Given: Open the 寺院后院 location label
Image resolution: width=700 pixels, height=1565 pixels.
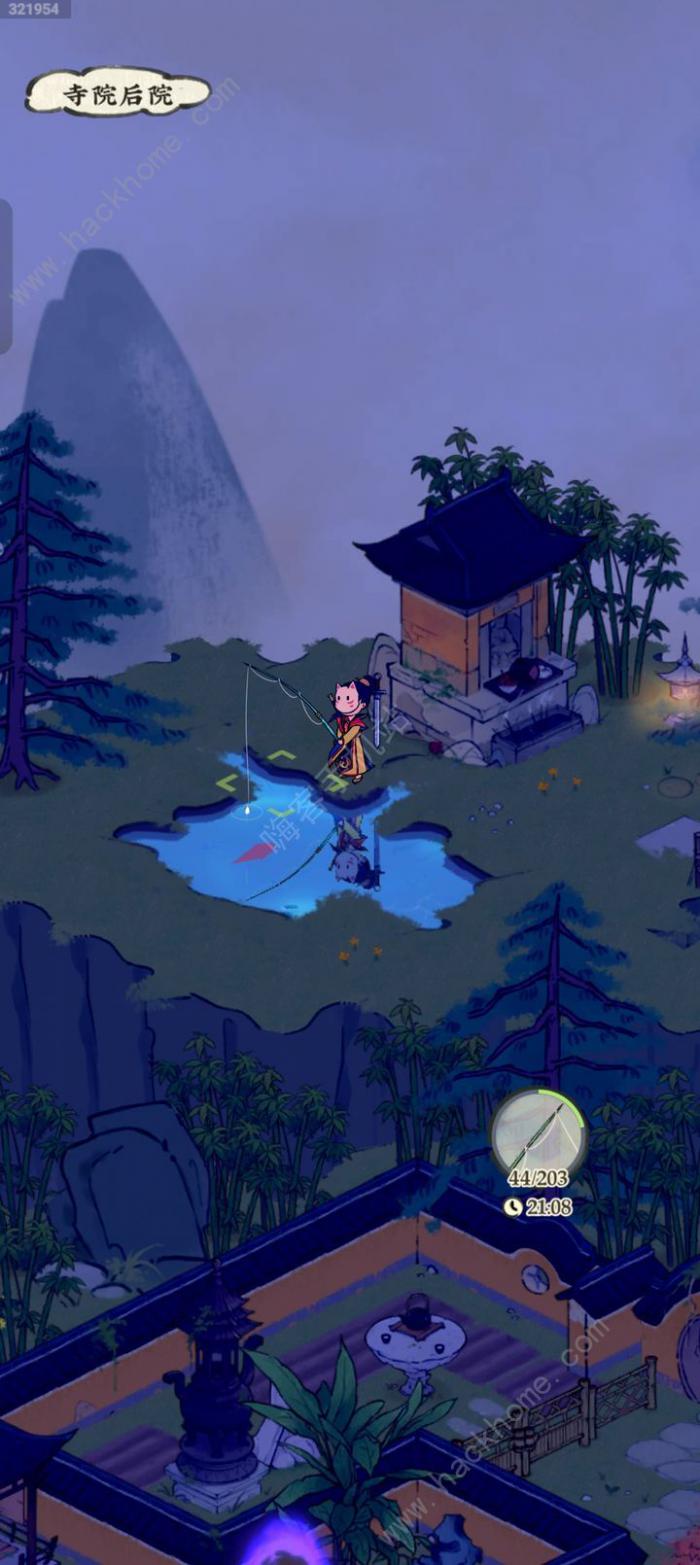Looking at the screenshot, I should [118, 94].
